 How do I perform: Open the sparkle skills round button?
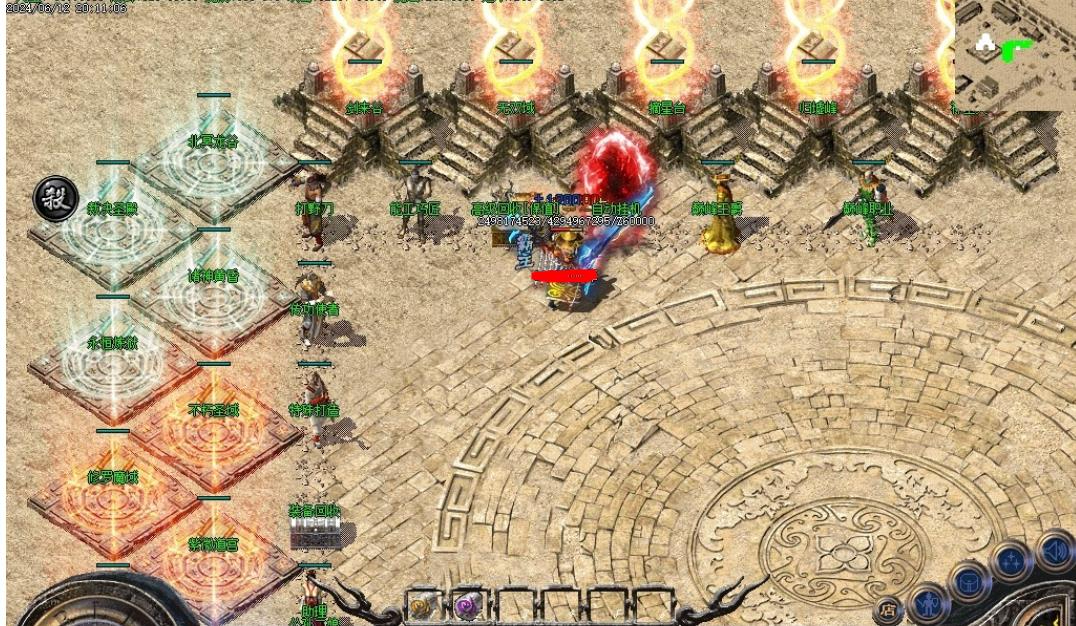1012,561
